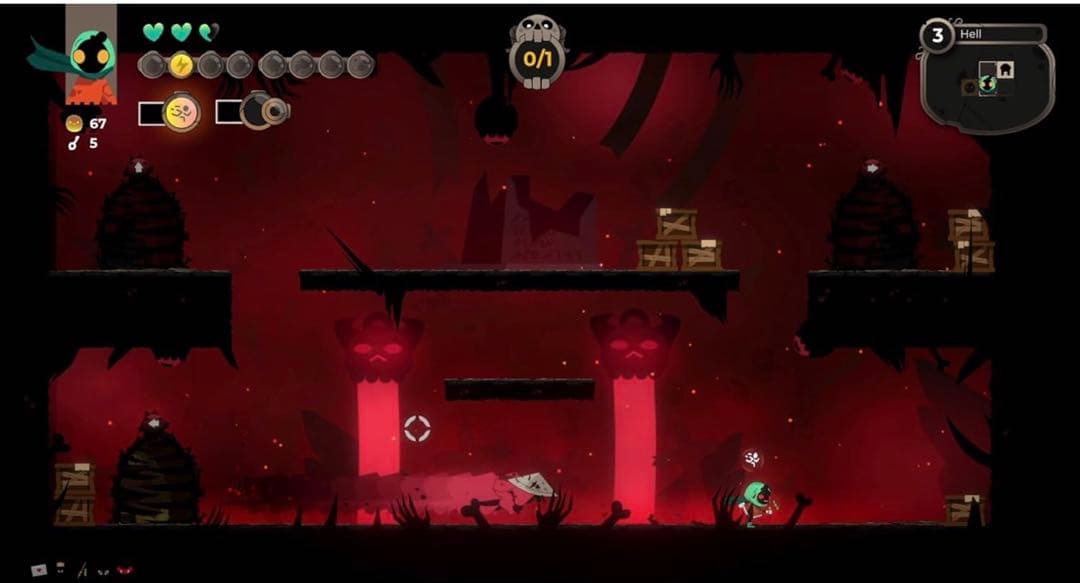The width and height of the screenshot is (1080, 583).
Task: Activate the glowing dash ability icon
Action: pos(181,112)
